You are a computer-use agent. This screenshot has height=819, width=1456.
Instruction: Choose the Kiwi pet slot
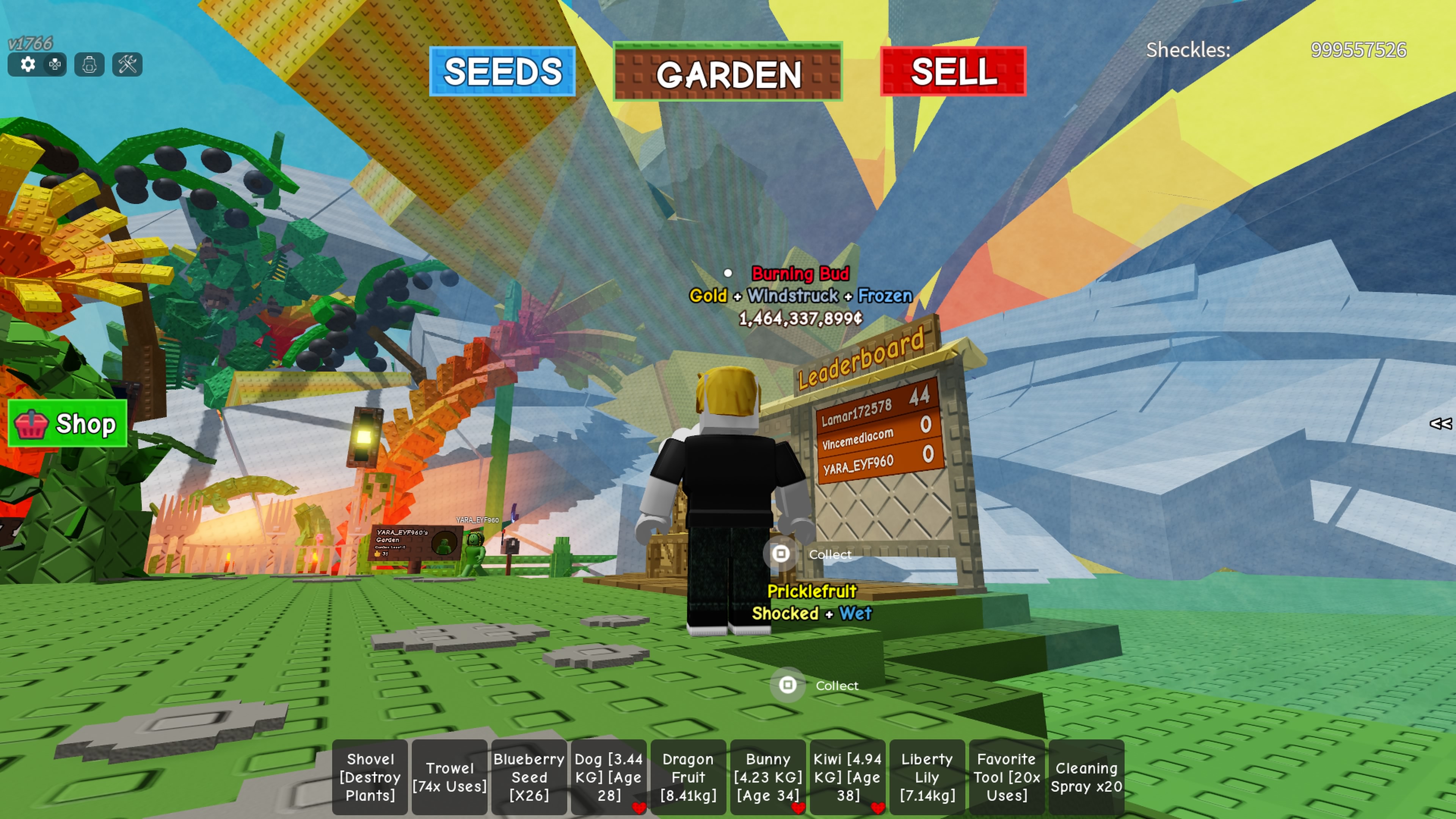pos(847,777)
